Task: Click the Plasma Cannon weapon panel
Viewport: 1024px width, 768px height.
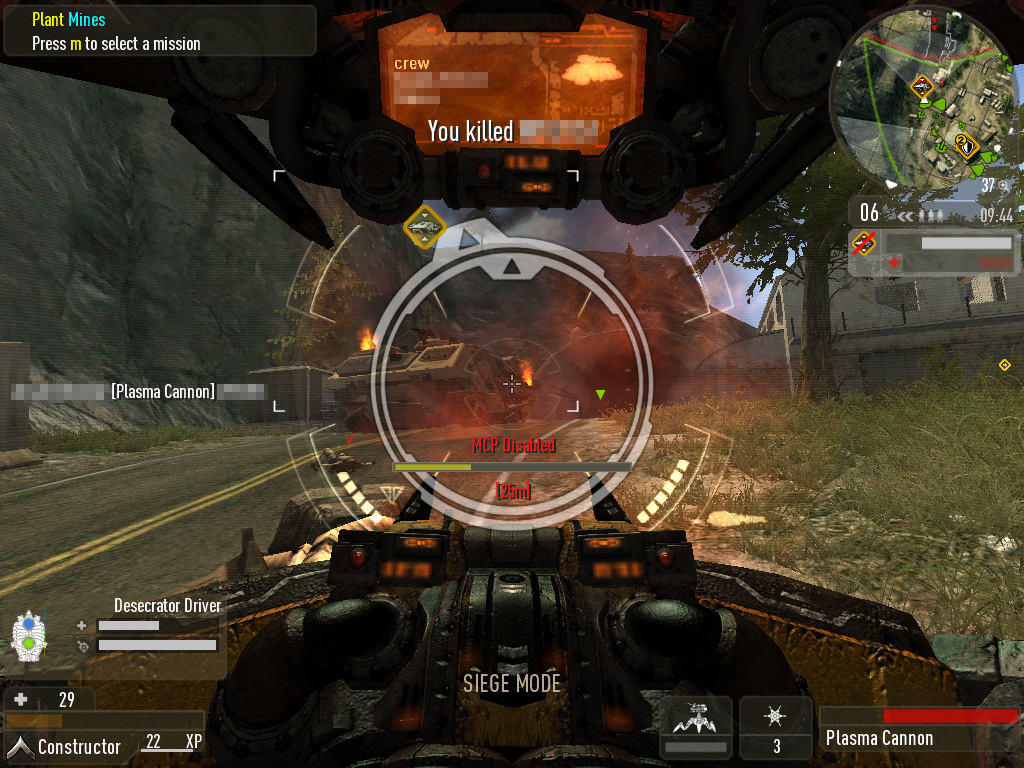Action: (x=919, y=729)
